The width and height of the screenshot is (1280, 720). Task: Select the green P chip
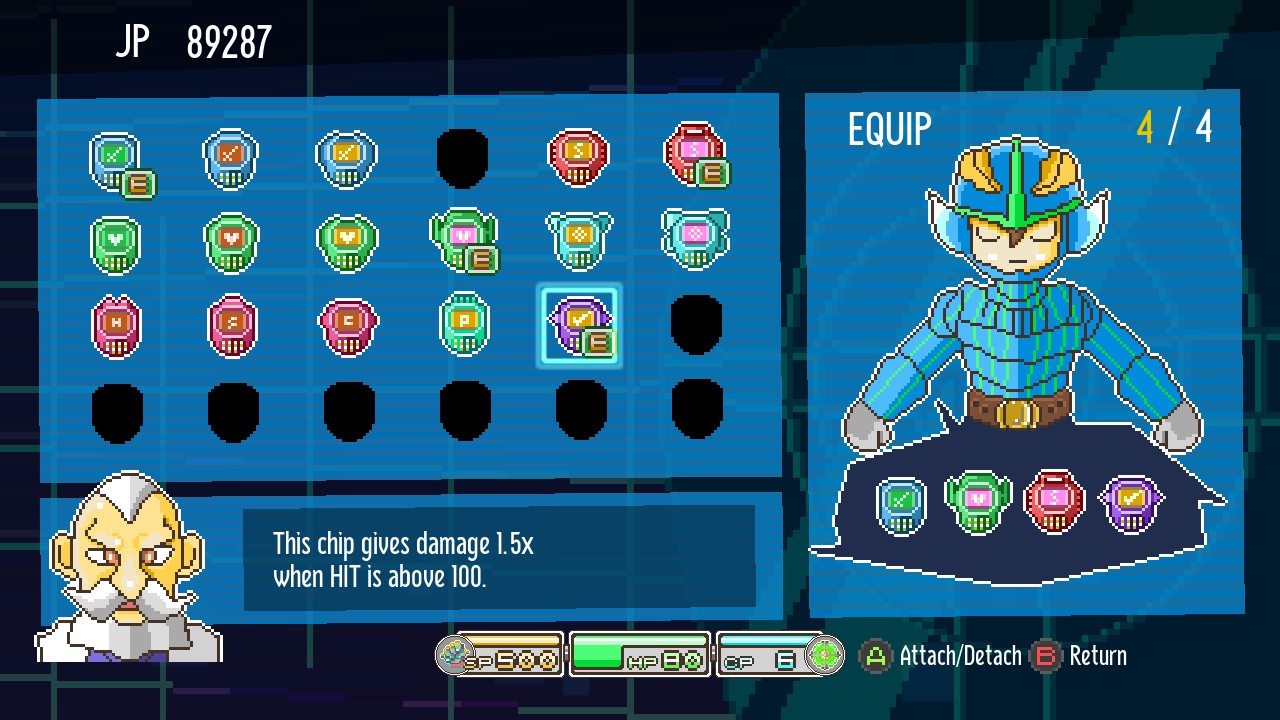coord(462,323)
